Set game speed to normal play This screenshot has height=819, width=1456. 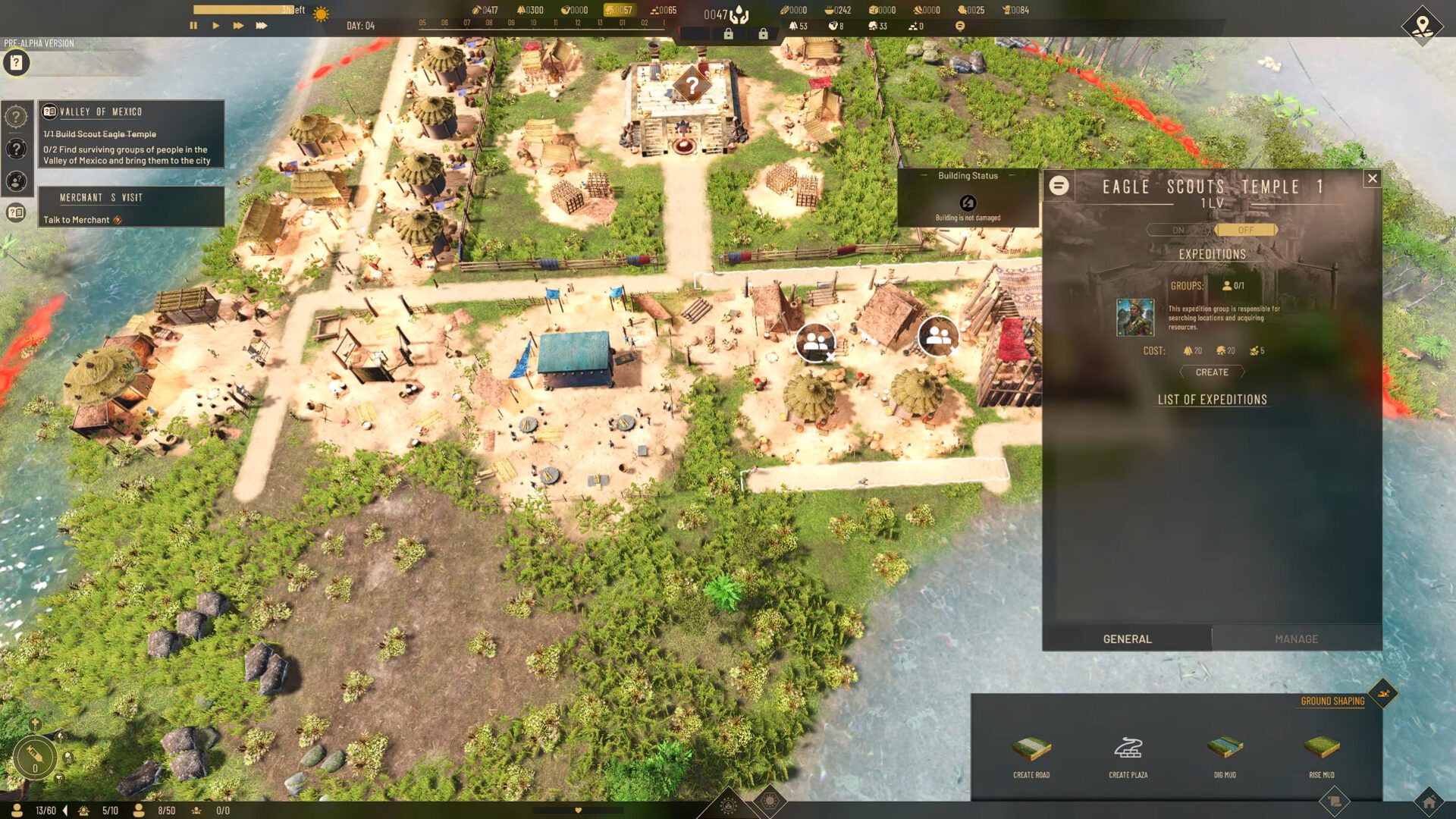(x=216, y=26)
